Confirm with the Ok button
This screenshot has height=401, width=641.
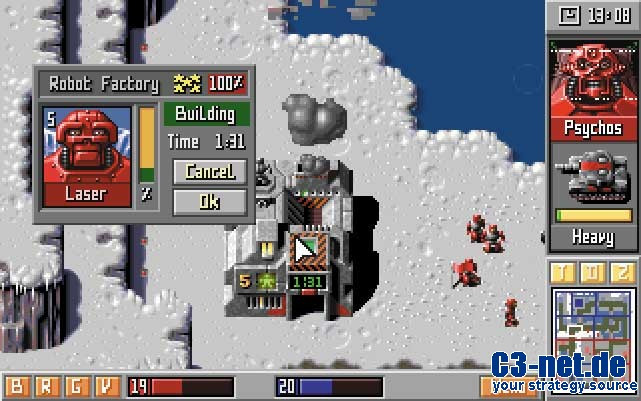coord(209,201)
